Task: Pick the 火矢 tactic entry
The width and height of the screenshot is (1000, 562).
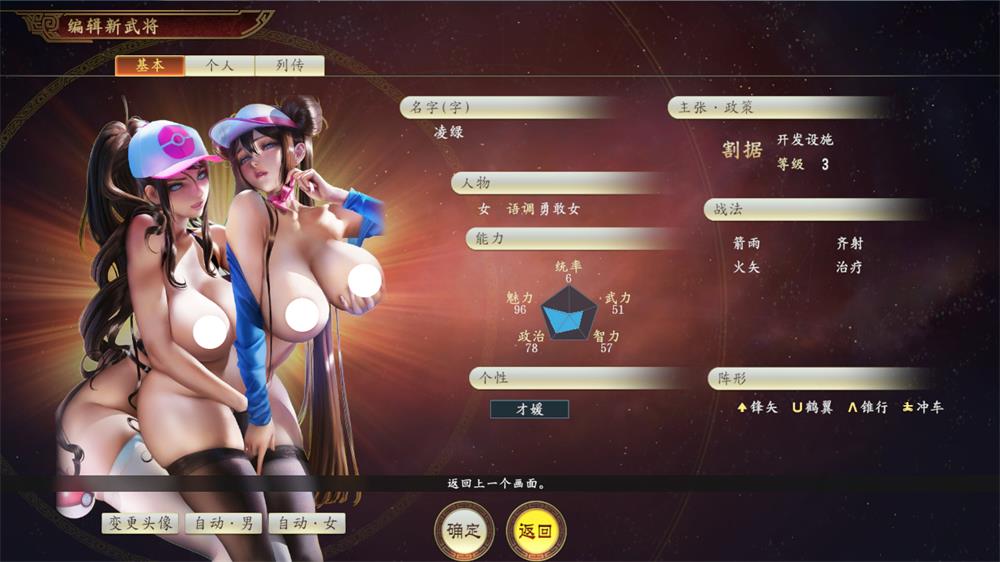Action: point(746,268)
